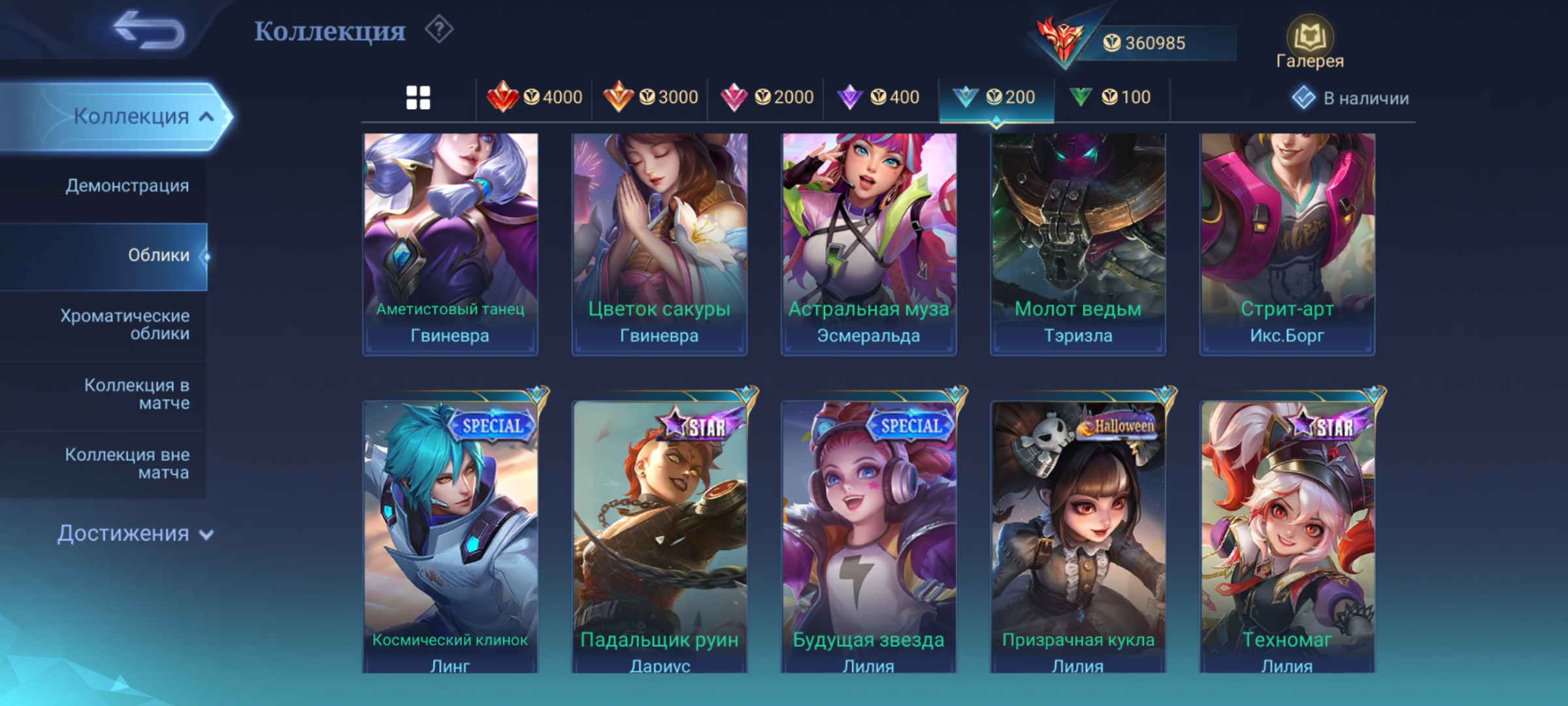Viewport: 1568px width, 706px height.
Task: Go back using the arrow button
Action: click(x=149, y=31)
